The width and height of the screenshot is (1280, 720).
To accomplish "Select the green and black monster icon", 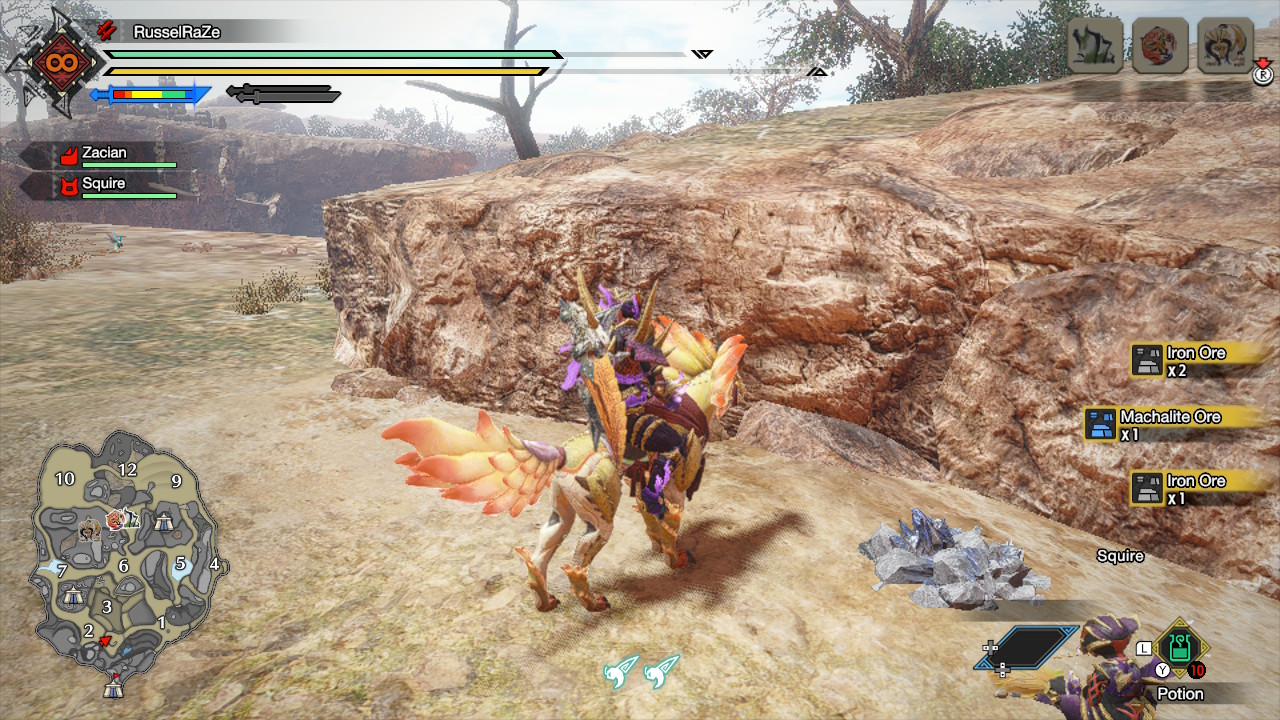I will click(1094, 45).
